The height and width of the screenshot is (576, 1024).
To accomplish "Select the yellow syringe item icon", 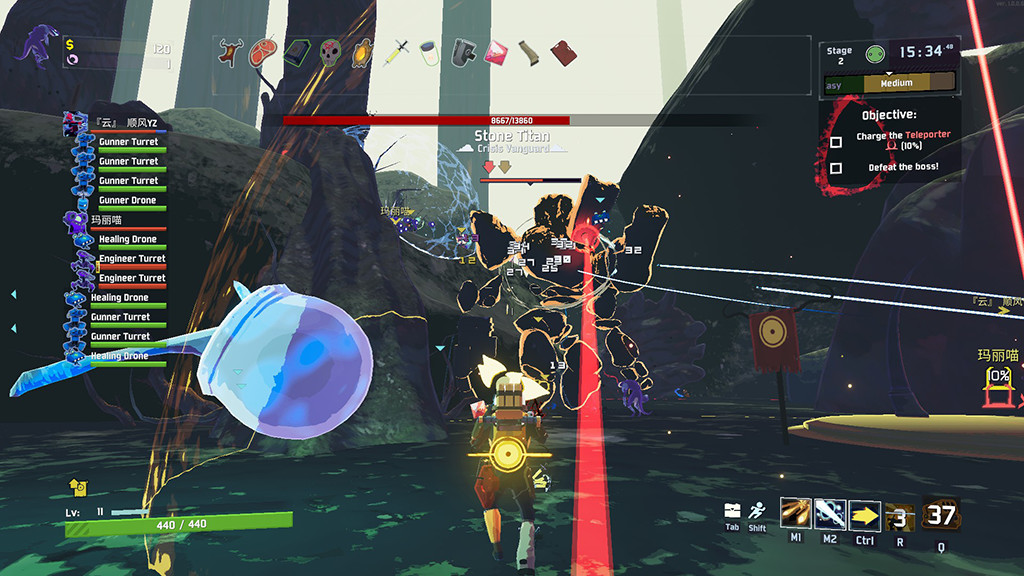I will point(399,50).
